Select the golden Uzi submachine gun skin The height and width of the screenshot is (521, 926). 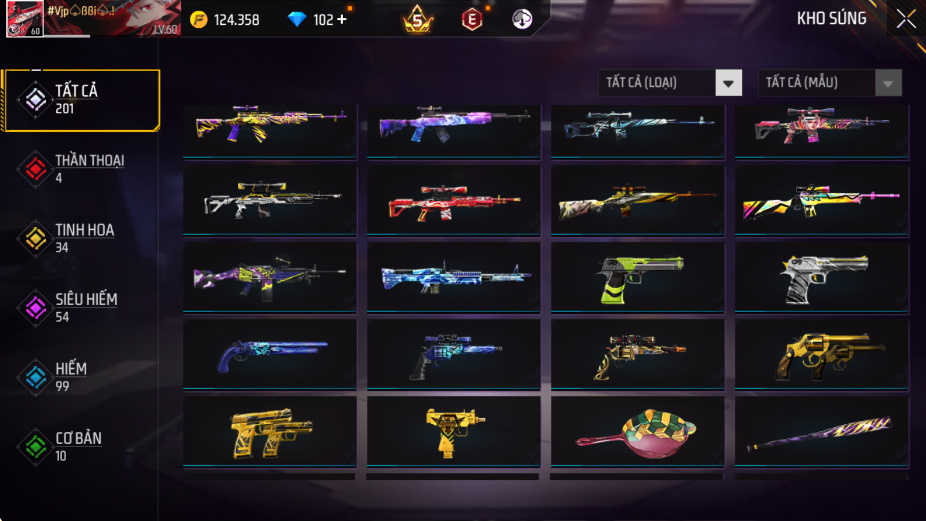tap(453, 430)
